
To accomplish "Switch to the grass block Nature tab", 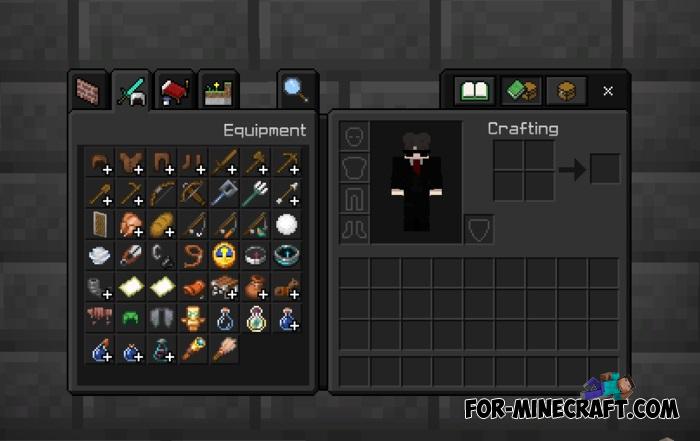I will point(219,91).
